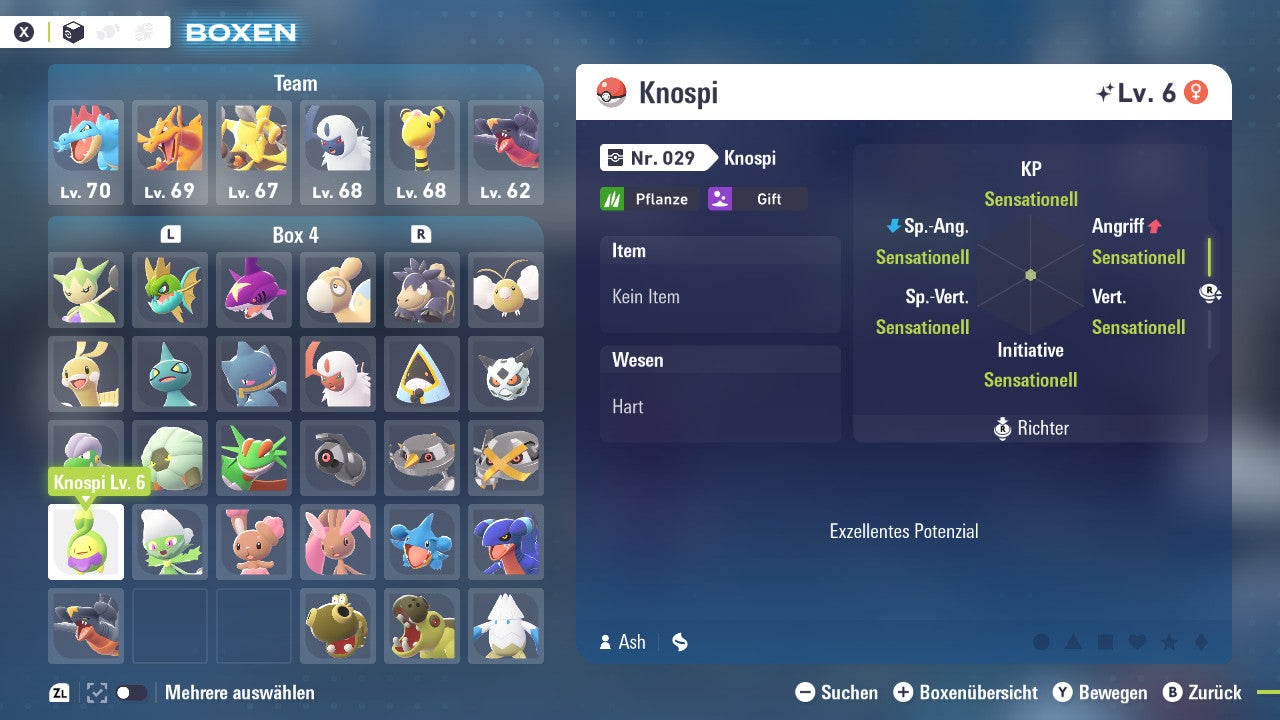This screenshot has height=720, width=1280.
Task: Select Charizard in the Team section
Action: [169, 148]
